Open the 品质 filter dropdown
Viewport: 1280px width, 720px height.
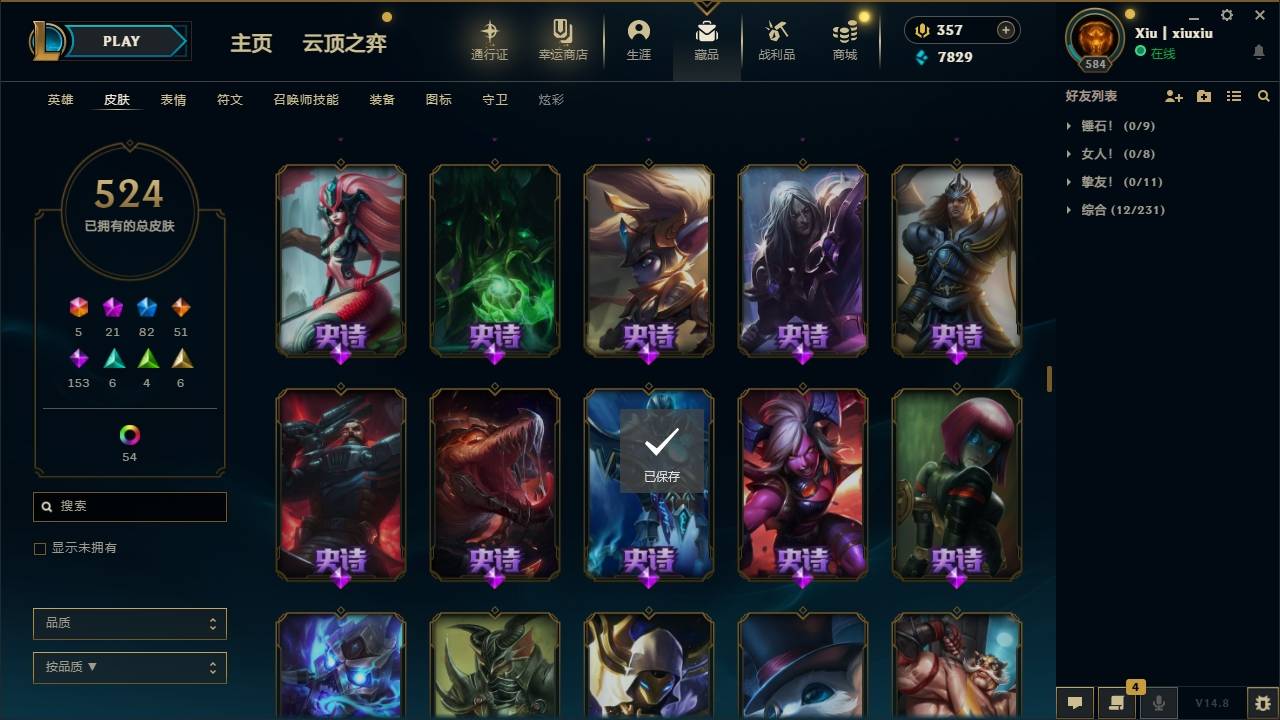[x=129, y=623]
